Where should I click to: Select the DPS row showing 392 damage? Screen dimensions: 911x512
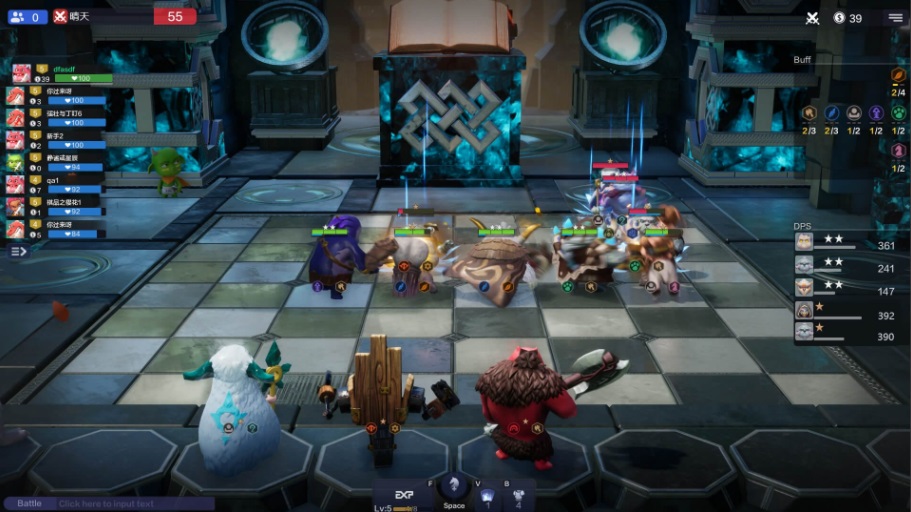coord(846,312)
